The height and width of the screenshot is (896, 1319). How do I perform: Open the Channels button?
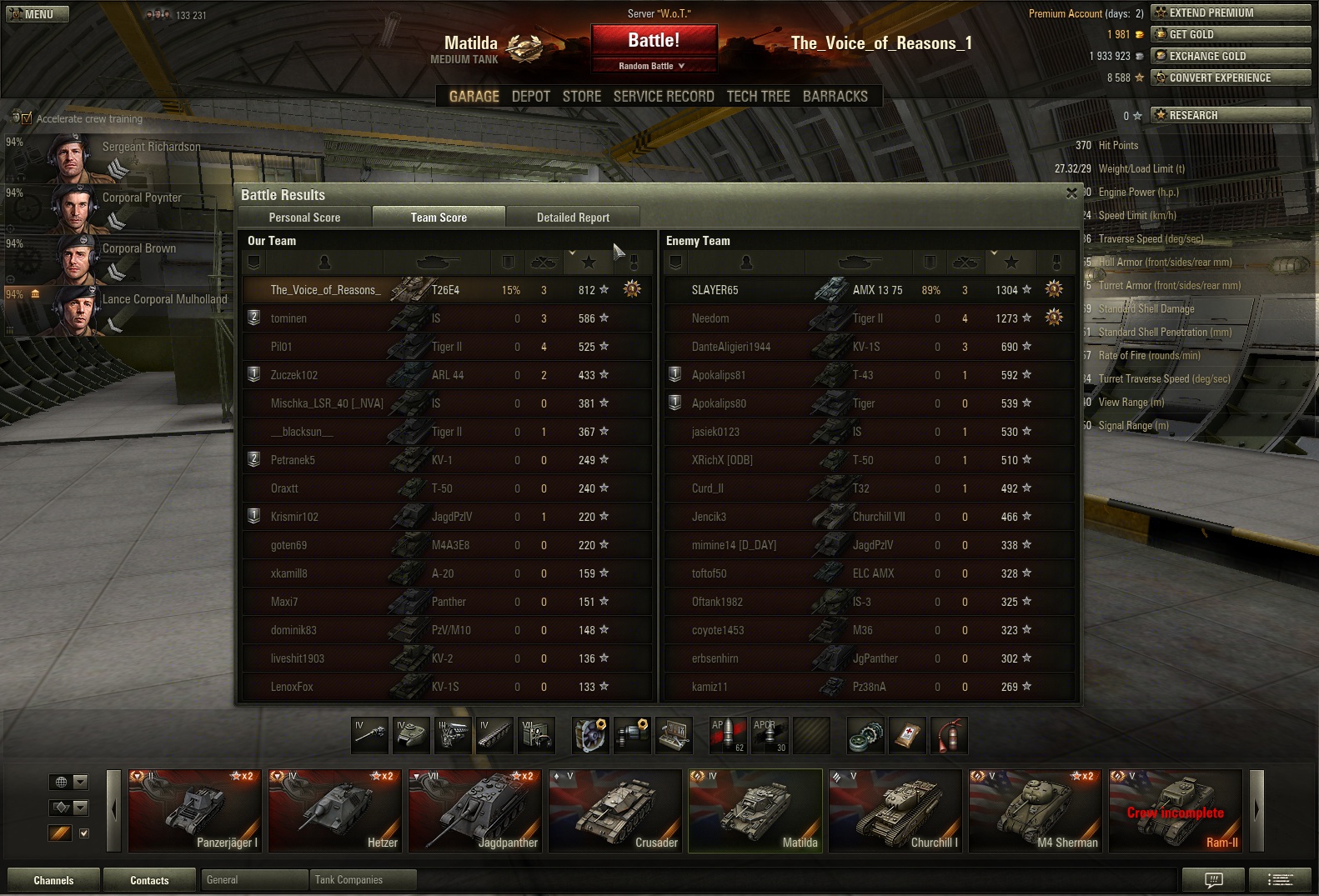(53, 880)
